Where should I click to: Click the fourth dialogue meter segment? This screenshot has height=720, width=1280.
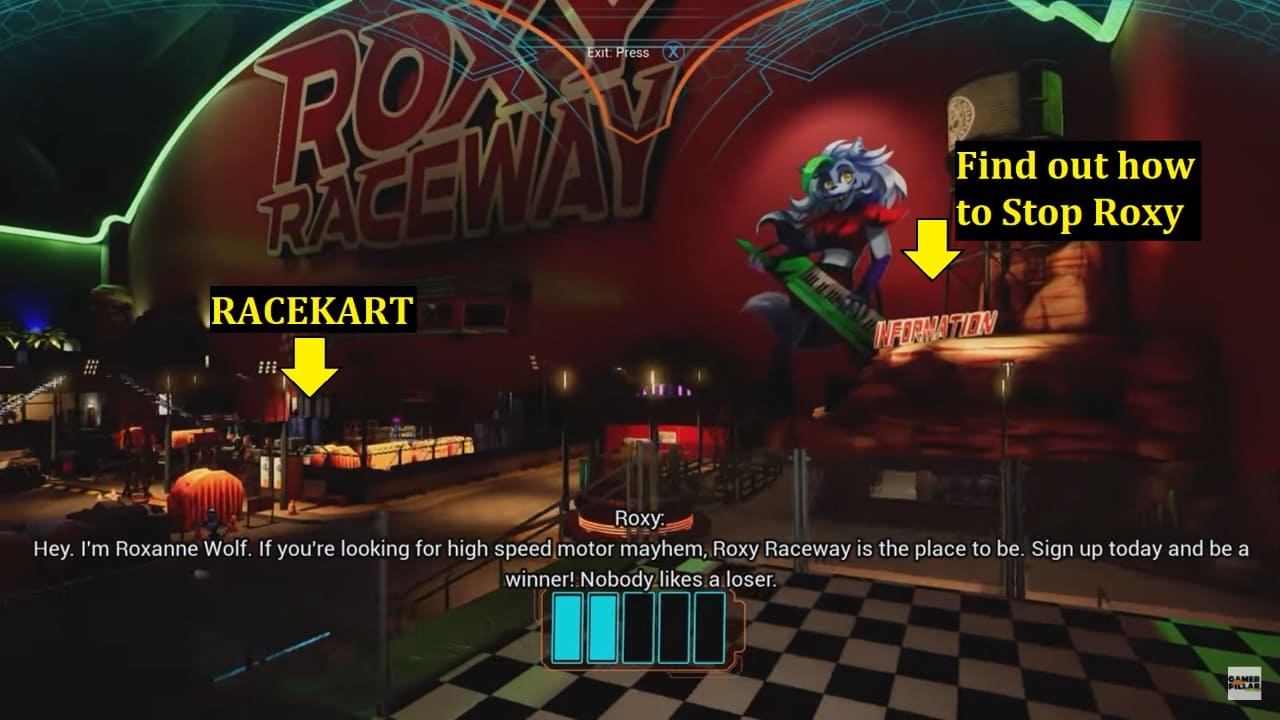point(672,630)
